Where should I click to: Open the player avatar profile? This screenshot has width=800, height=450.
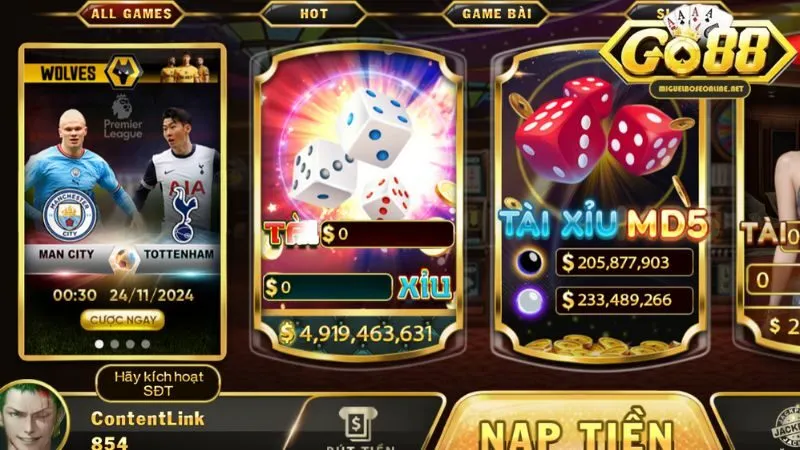tap(33, 419)
